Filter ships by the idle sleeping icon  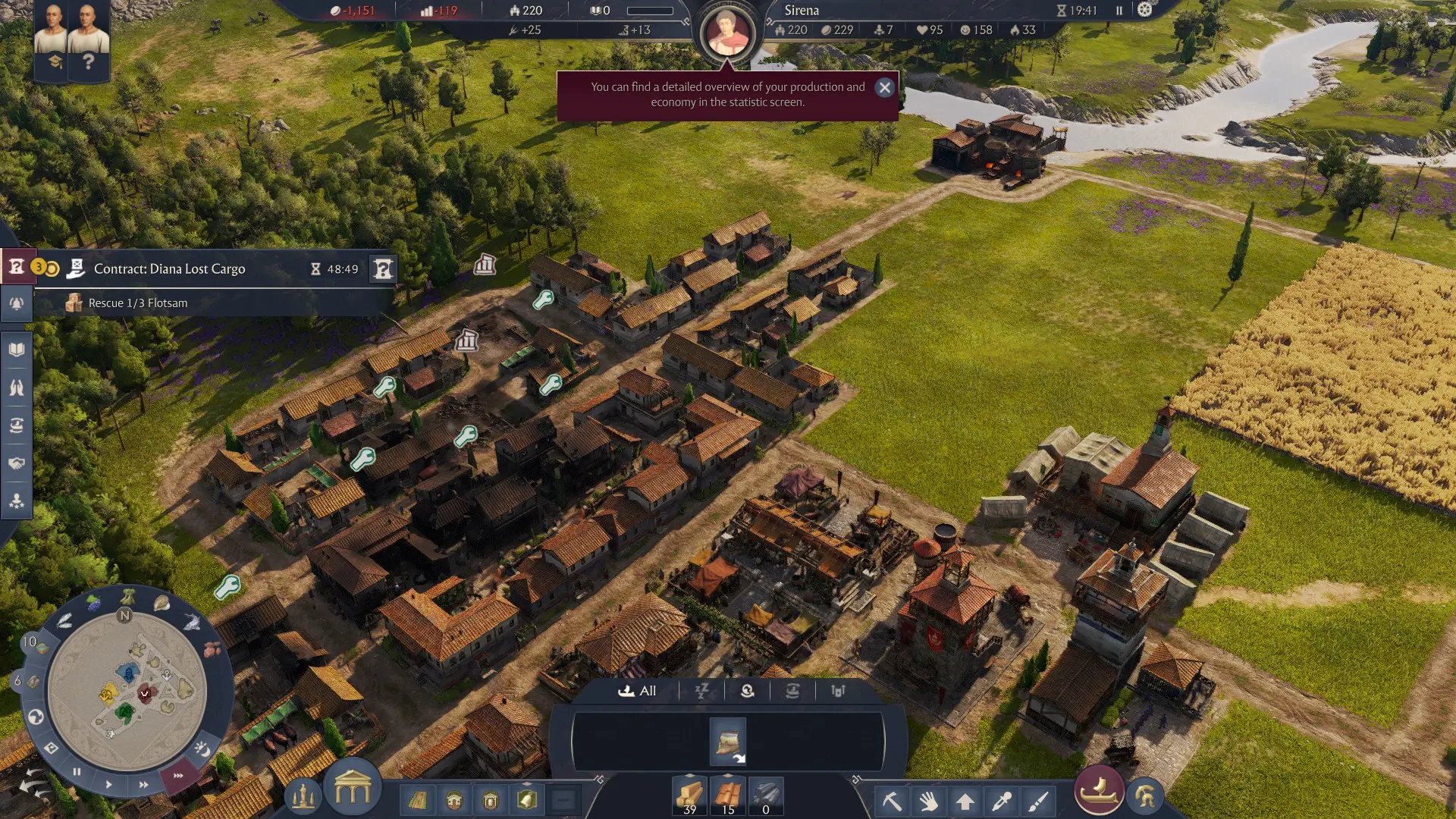(x=701, y=691)
